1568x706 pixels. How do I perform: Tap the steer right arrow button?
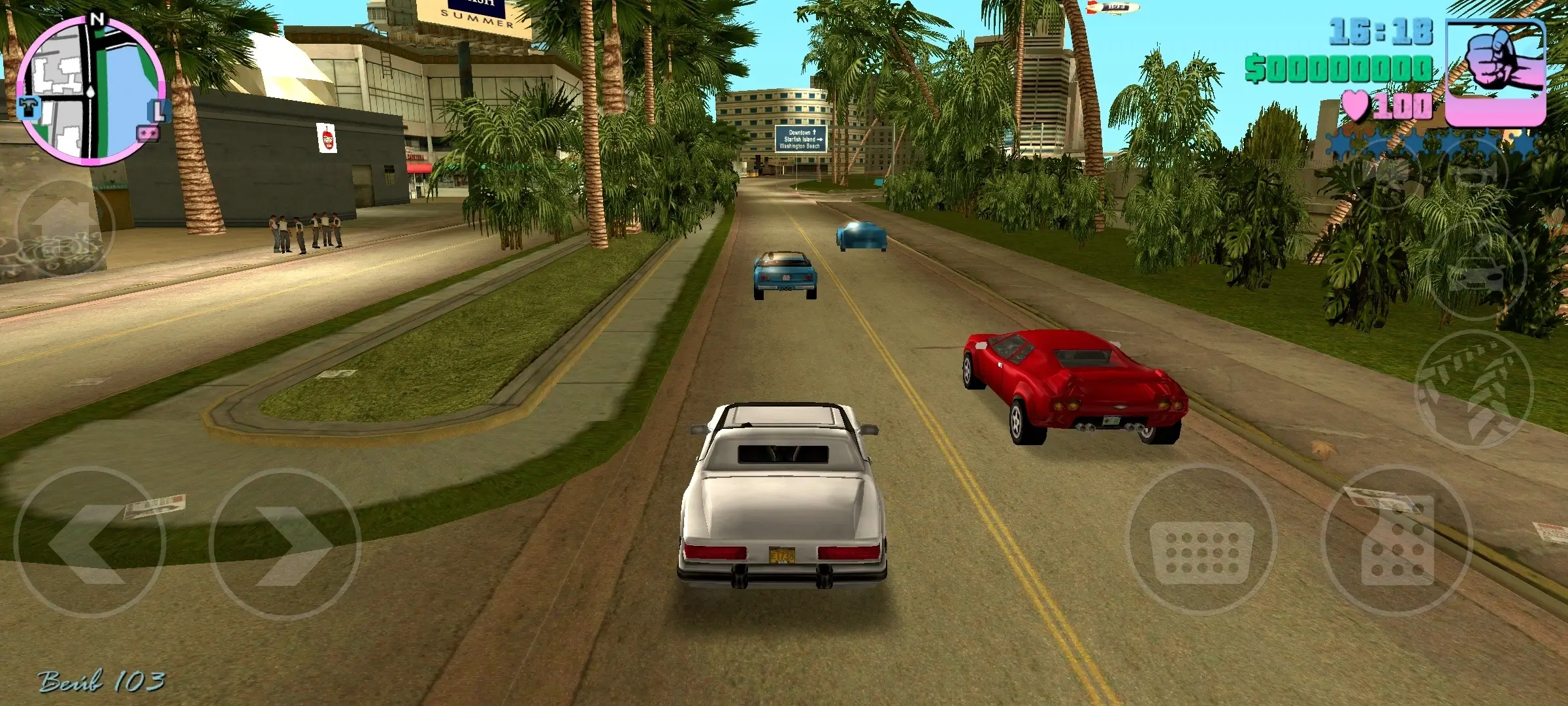coord(285,543)
